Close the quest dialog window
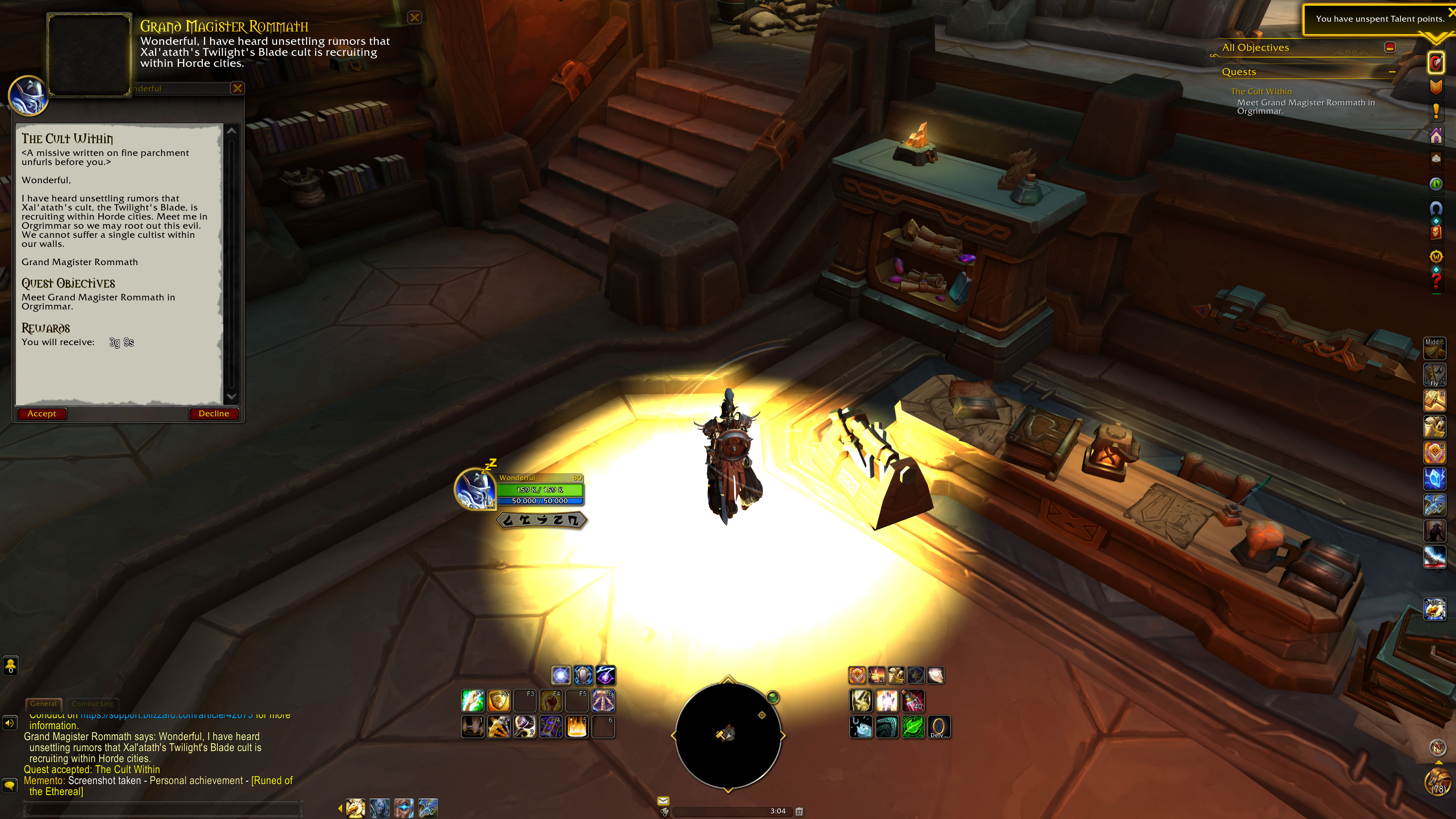 237,88
